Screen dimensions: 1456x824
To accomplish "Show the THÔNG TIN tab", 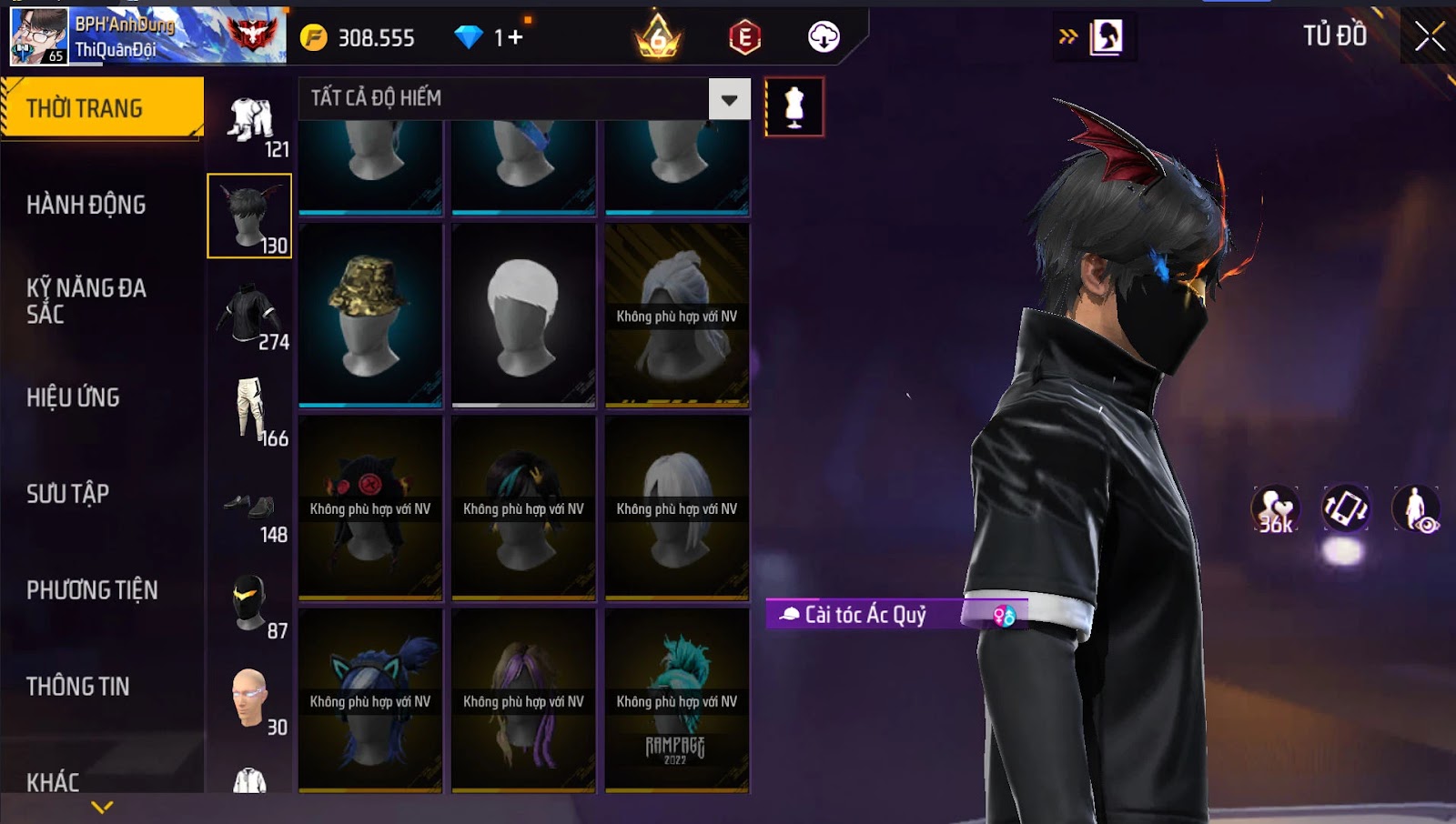I will 77,687.
